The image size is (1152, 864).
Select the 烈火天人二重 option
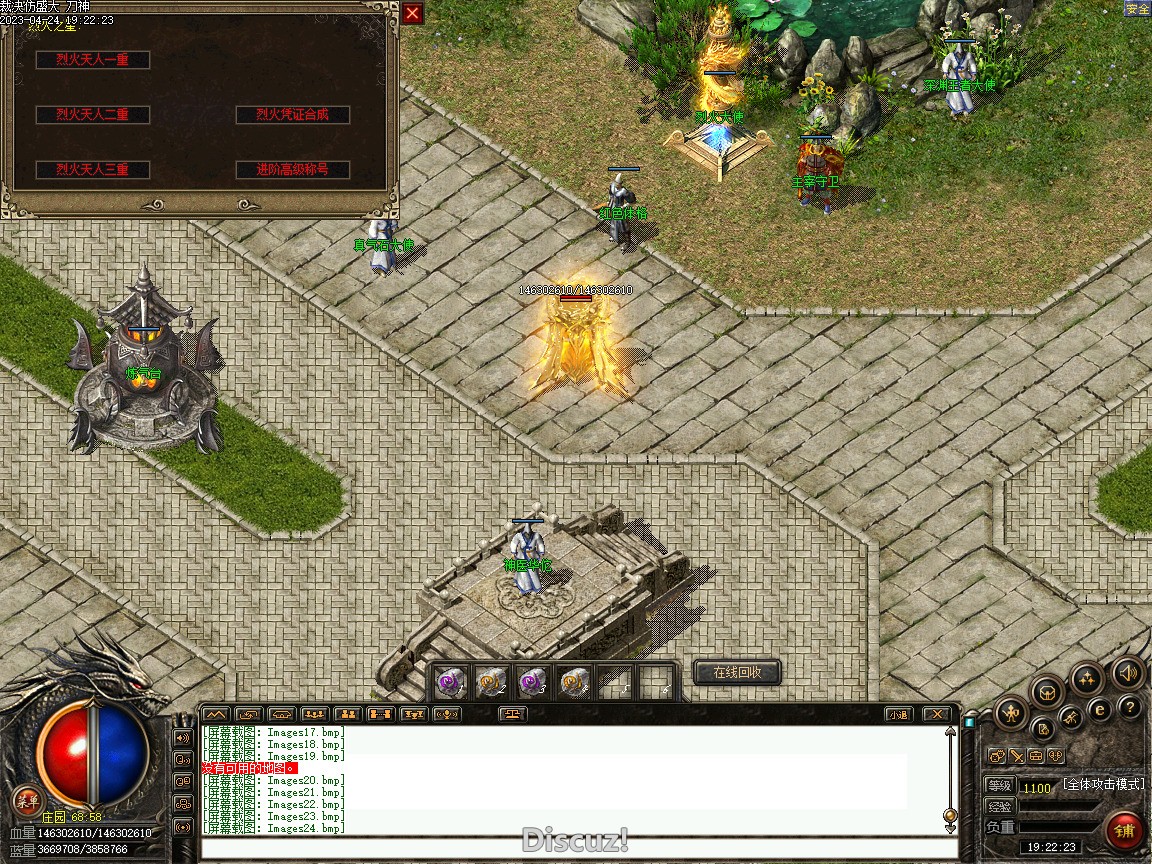[93, 115]
